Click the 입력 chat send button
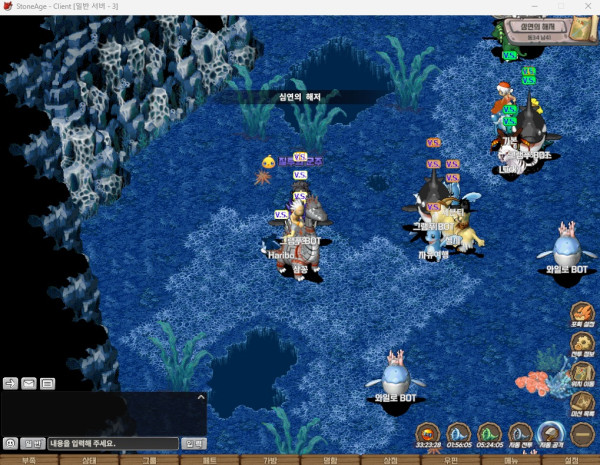The width and height of the screenshot is (600, 465). coord(193,443)
